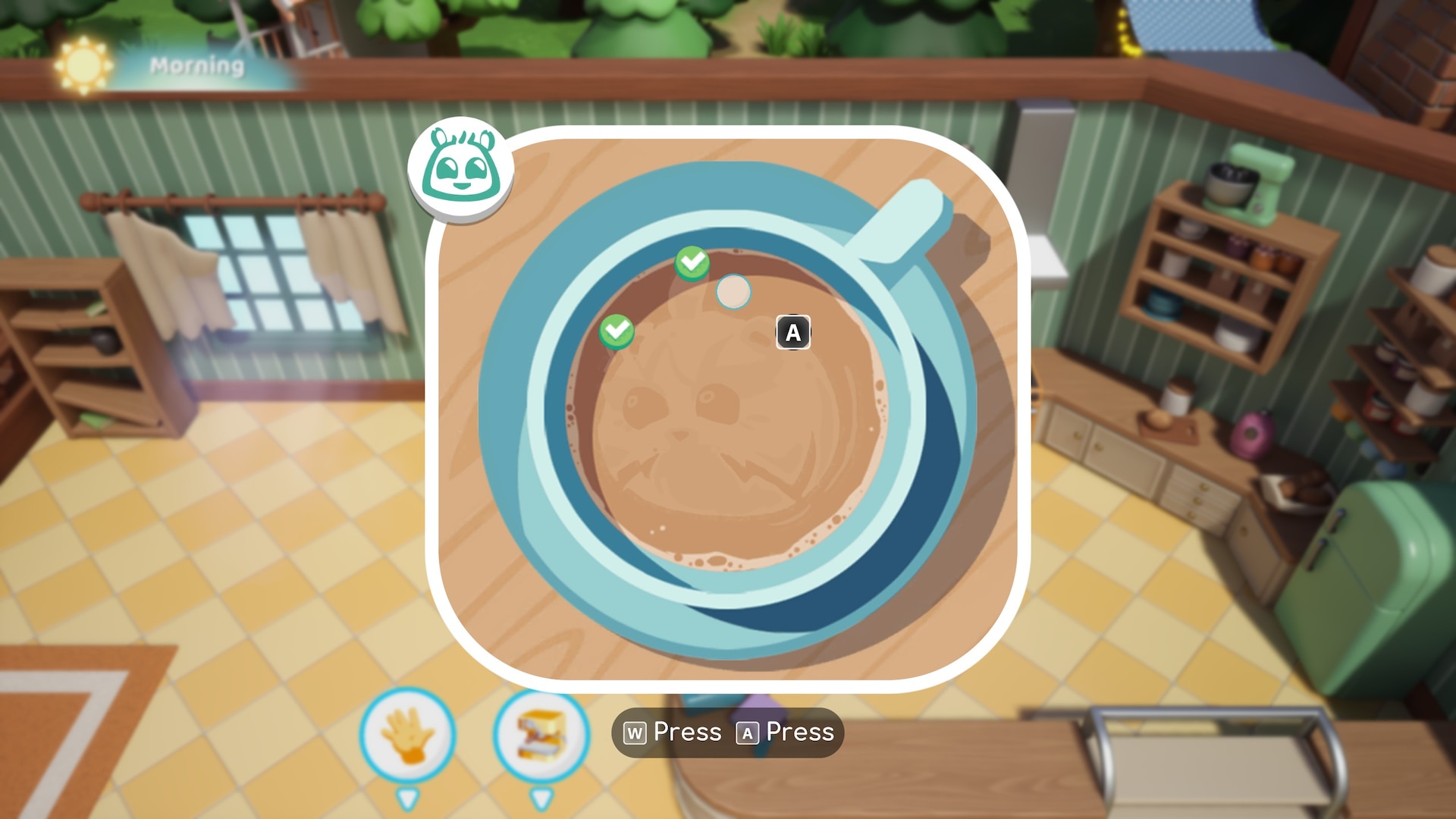Select the coffee machine icon bubble

[x=541, y=734]
